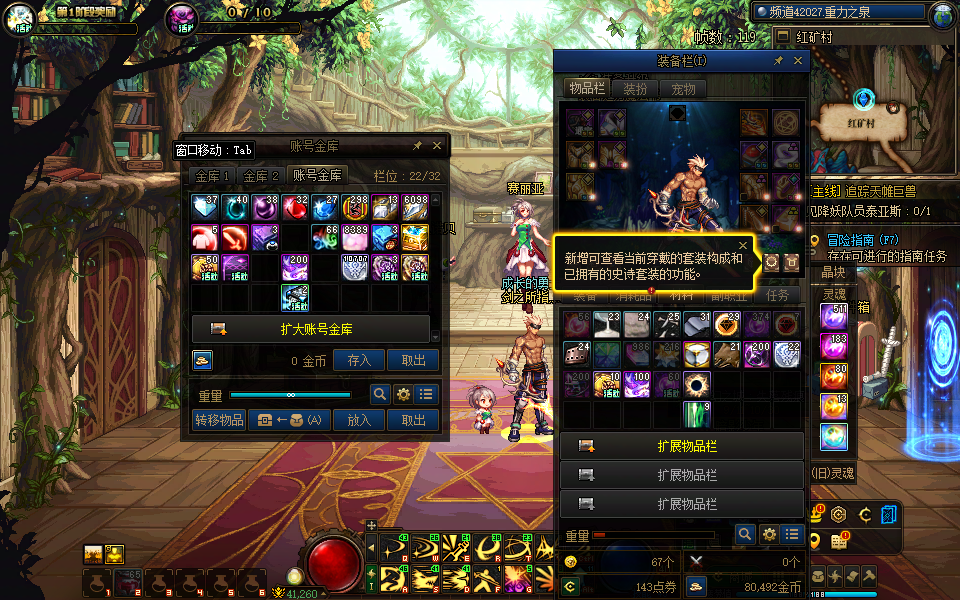Select the golden treasure chest in the vault
This screenshot has width=960, height=600.
click(415, 237)
